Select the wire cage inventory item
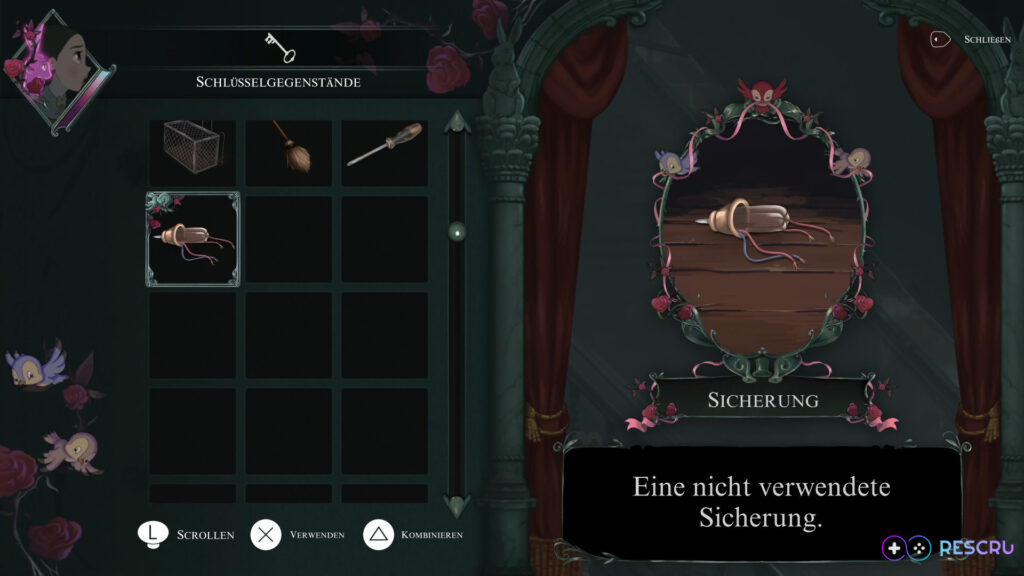The image size is (1024, 576). [192, 151]
